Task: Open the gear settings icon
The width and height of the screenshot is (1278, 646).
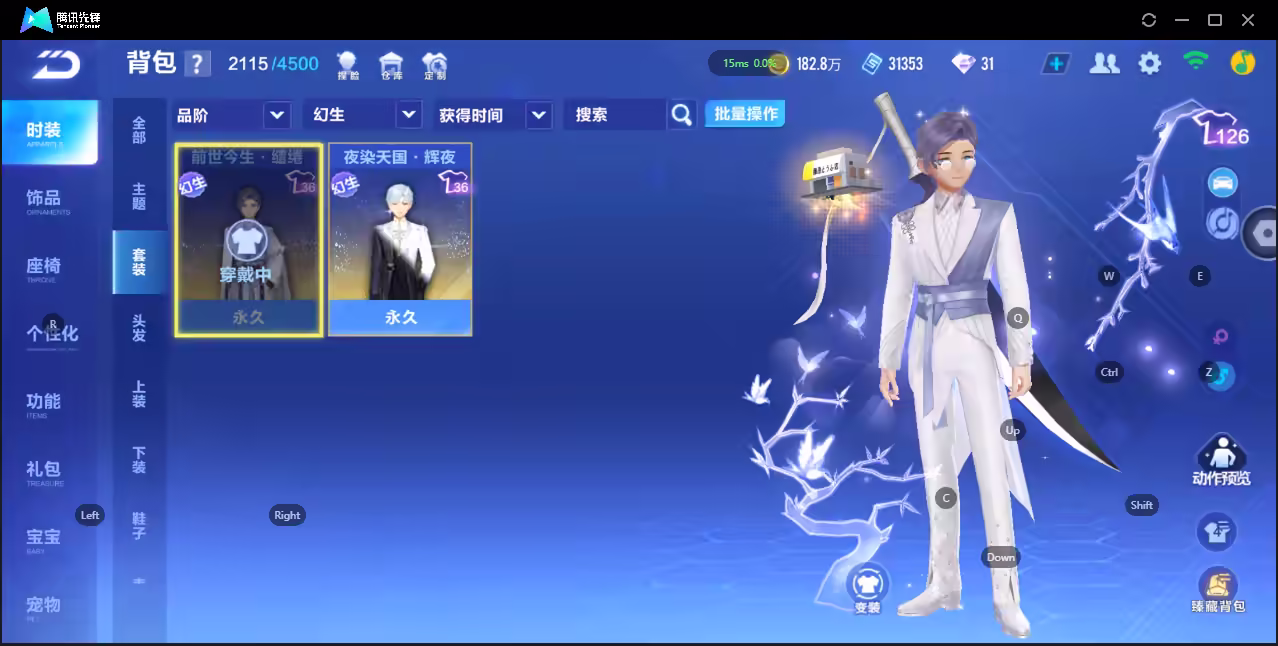Action: [1150, 64]
